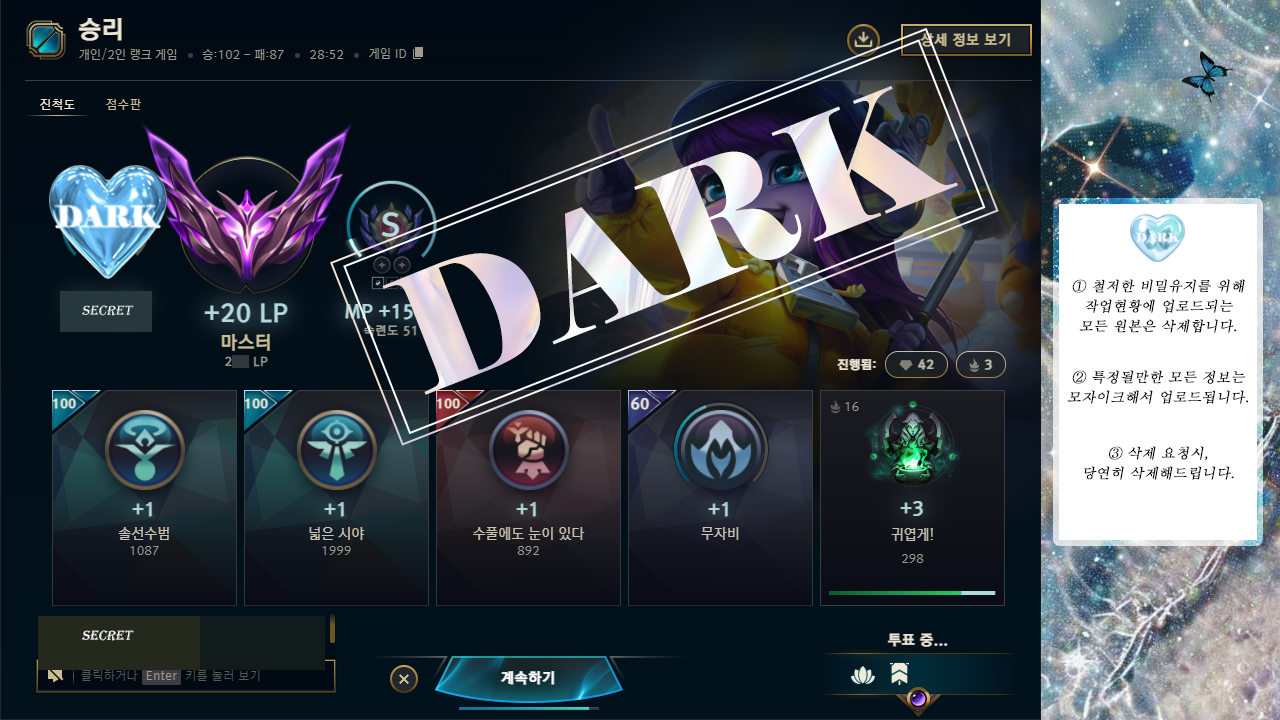Stay on the 진척도 tab
The image size is (1280, 720).
[57, 102]
